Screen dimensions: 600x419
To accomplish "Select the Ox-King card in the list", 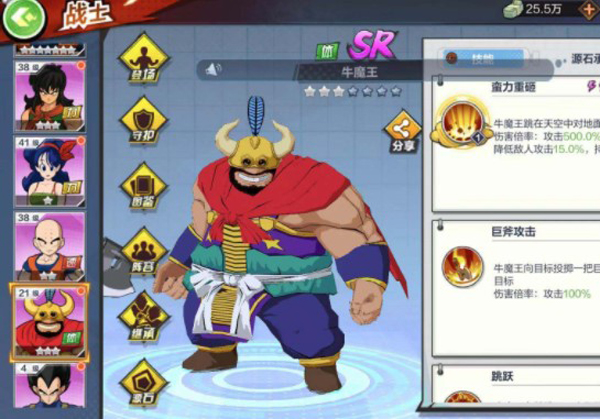I will 49,320.
